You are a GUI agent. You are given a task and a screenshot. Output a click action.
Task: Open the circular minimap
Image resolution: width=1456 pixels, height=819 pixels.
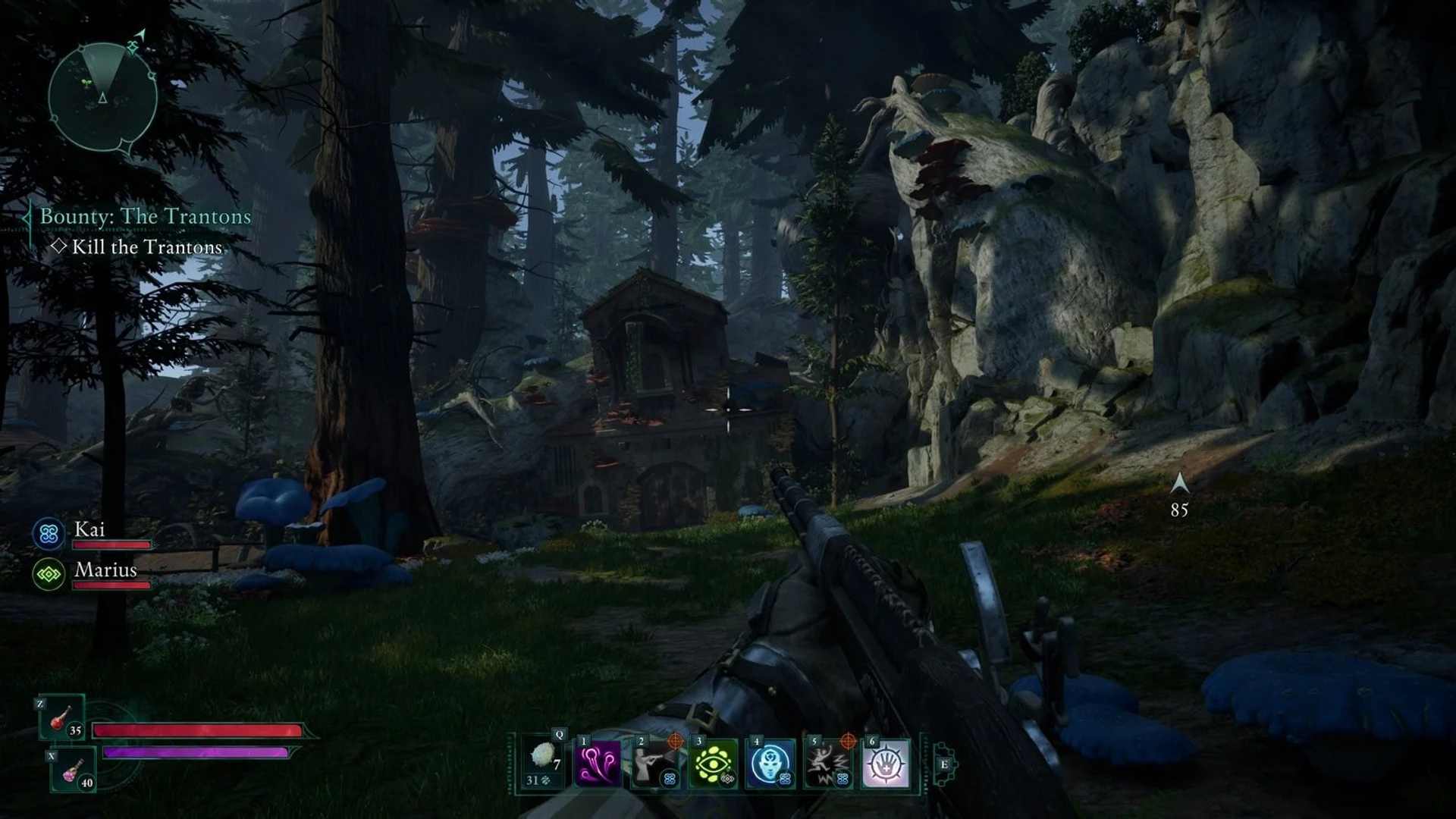[x=102, y=97]
